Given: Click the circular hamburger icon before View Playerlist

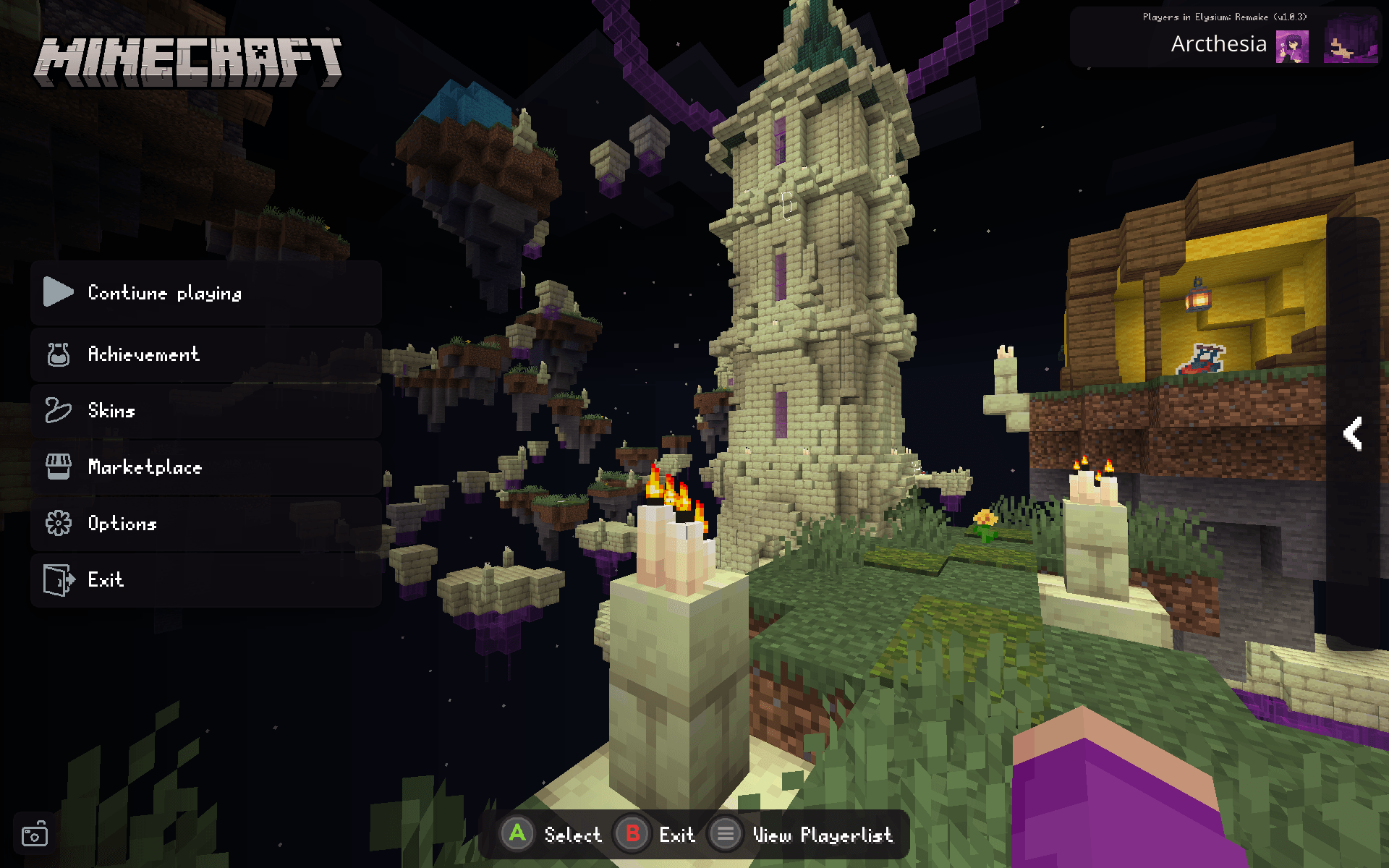Looking at the screenshot, I should (x=726, y=833).
